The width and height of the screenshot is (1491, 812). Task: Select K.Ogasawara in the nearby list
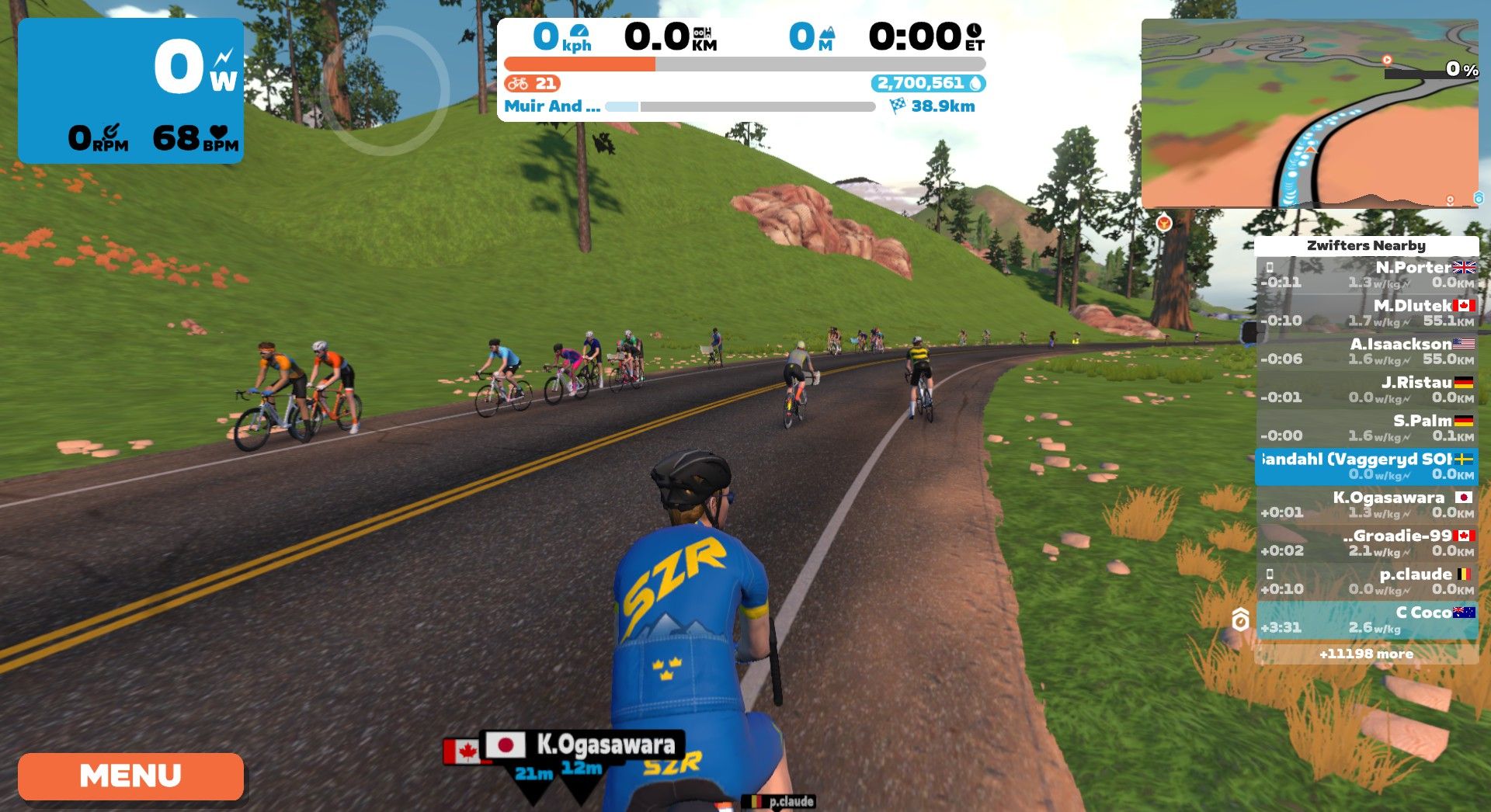click(1367, 505)
